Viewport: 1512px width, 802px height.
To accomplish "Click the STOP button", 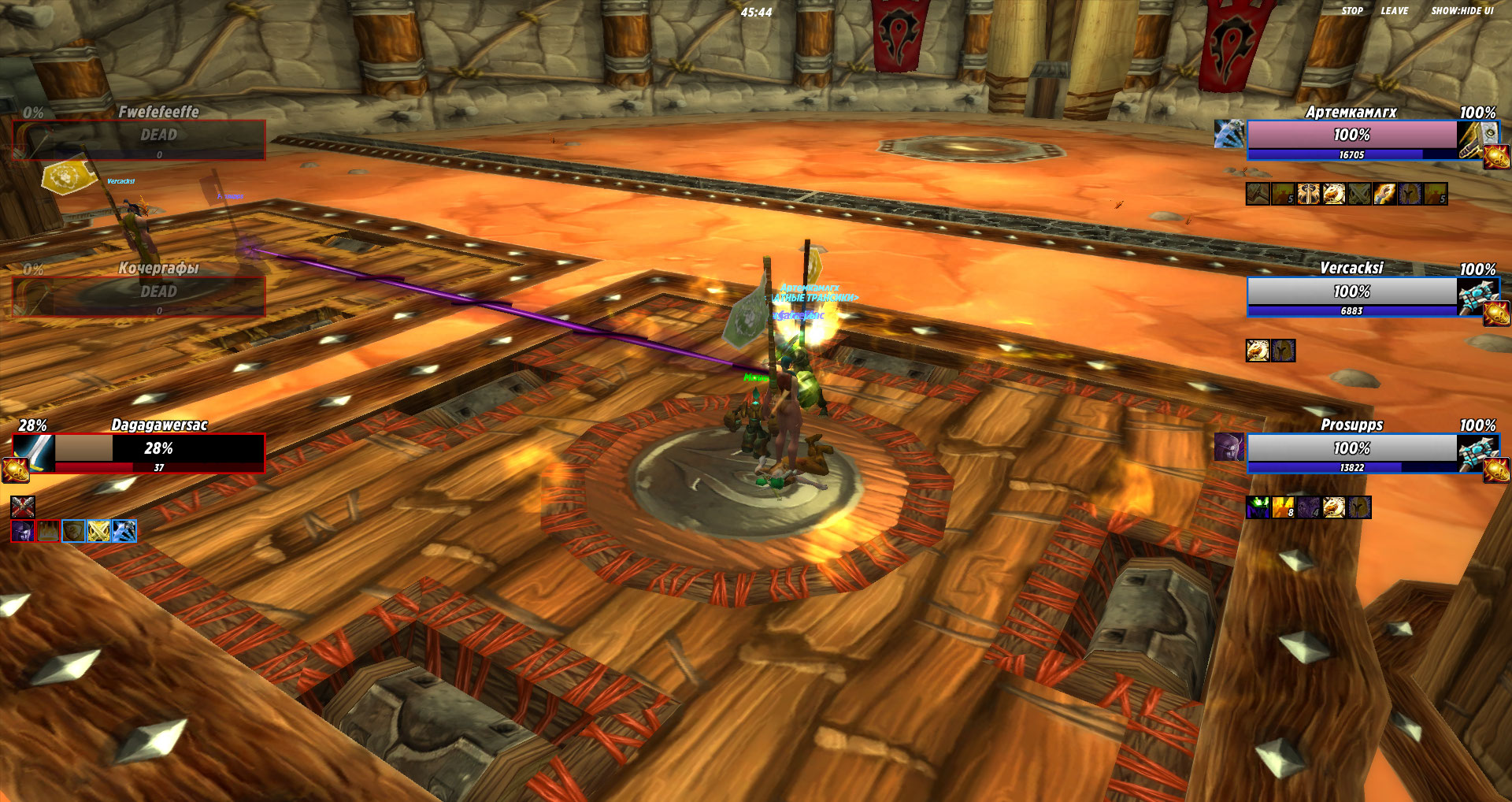I will [x=1351, y=11].
